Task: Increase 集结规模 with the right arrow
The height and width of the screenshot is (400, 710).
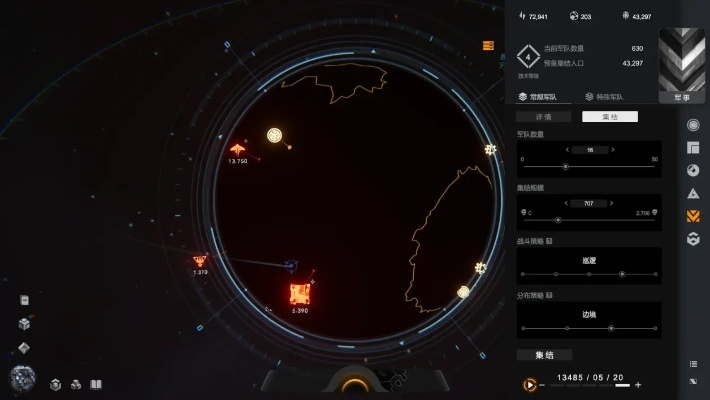Action: click(612, 203)
